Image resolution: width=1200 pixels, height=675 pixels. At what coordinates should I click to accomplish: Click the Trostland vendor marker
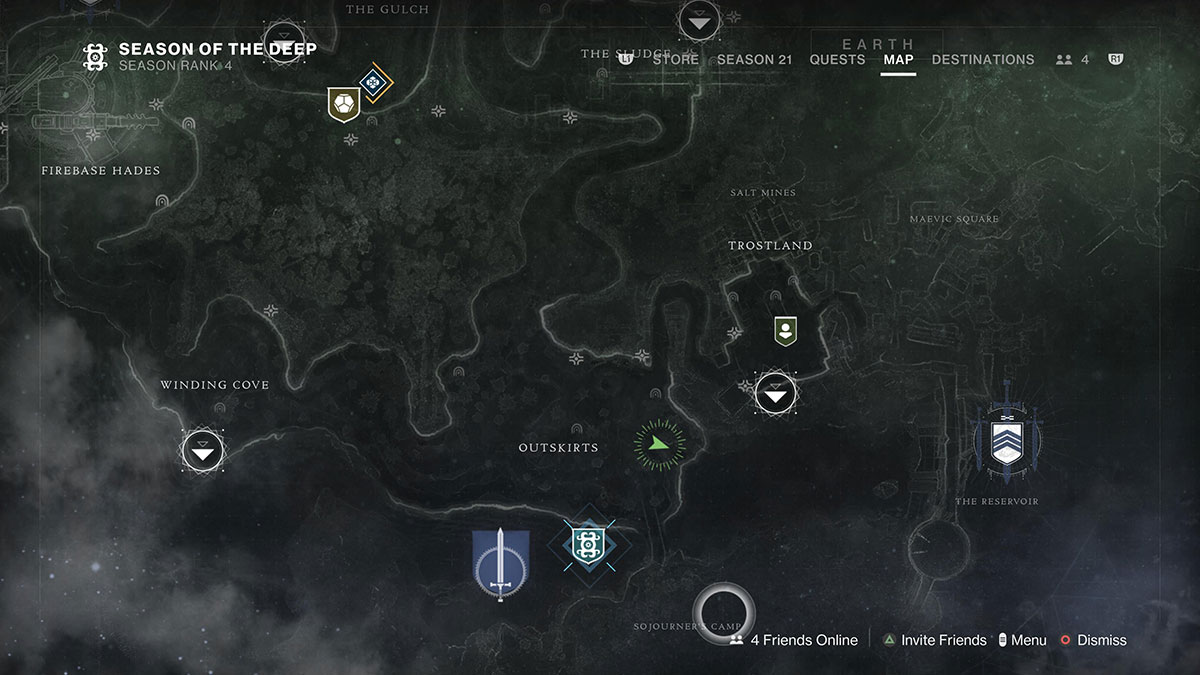[785, 330]
